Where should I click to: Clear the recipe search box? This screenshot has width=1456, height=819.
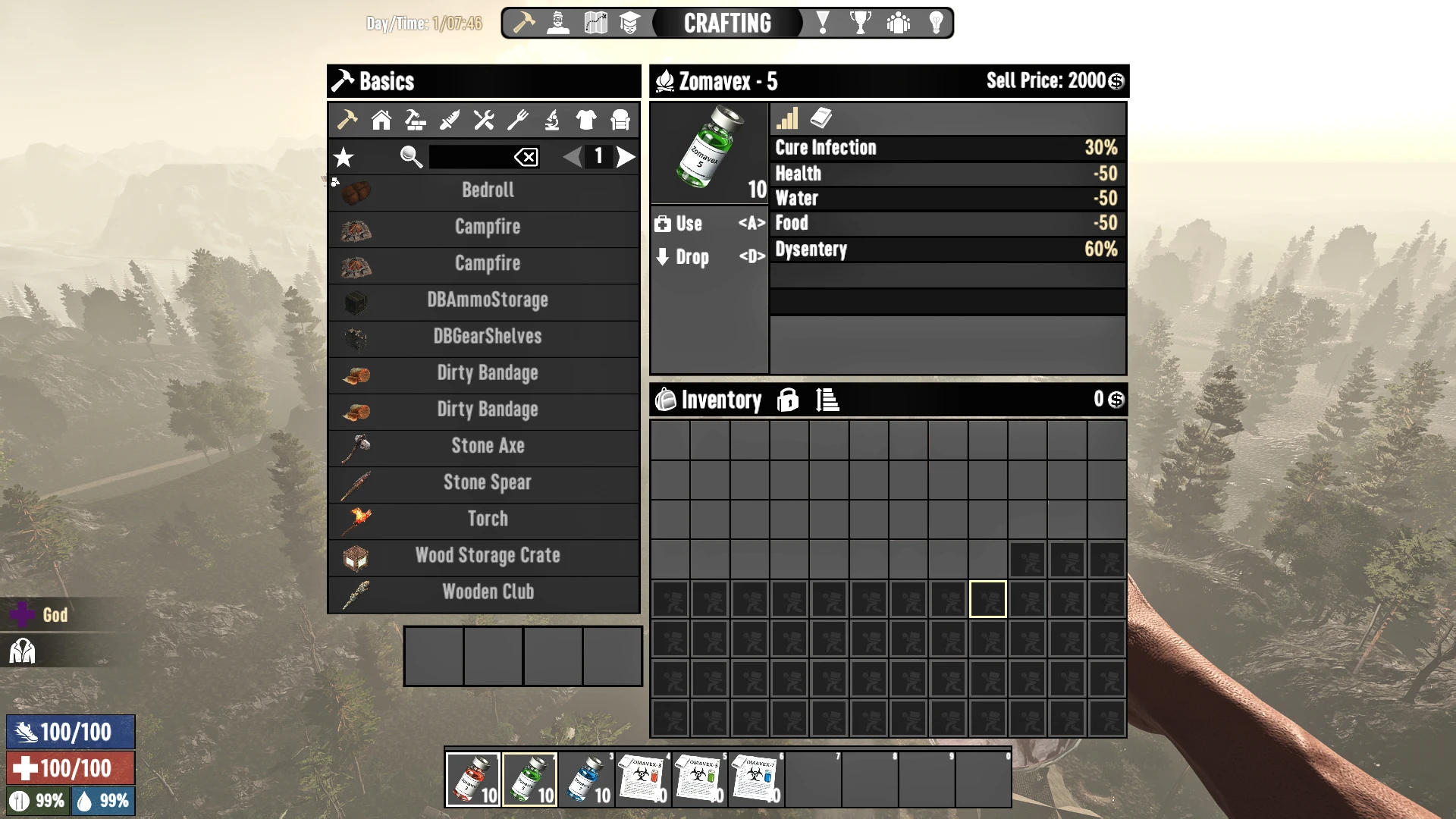[x=526, y=157]
